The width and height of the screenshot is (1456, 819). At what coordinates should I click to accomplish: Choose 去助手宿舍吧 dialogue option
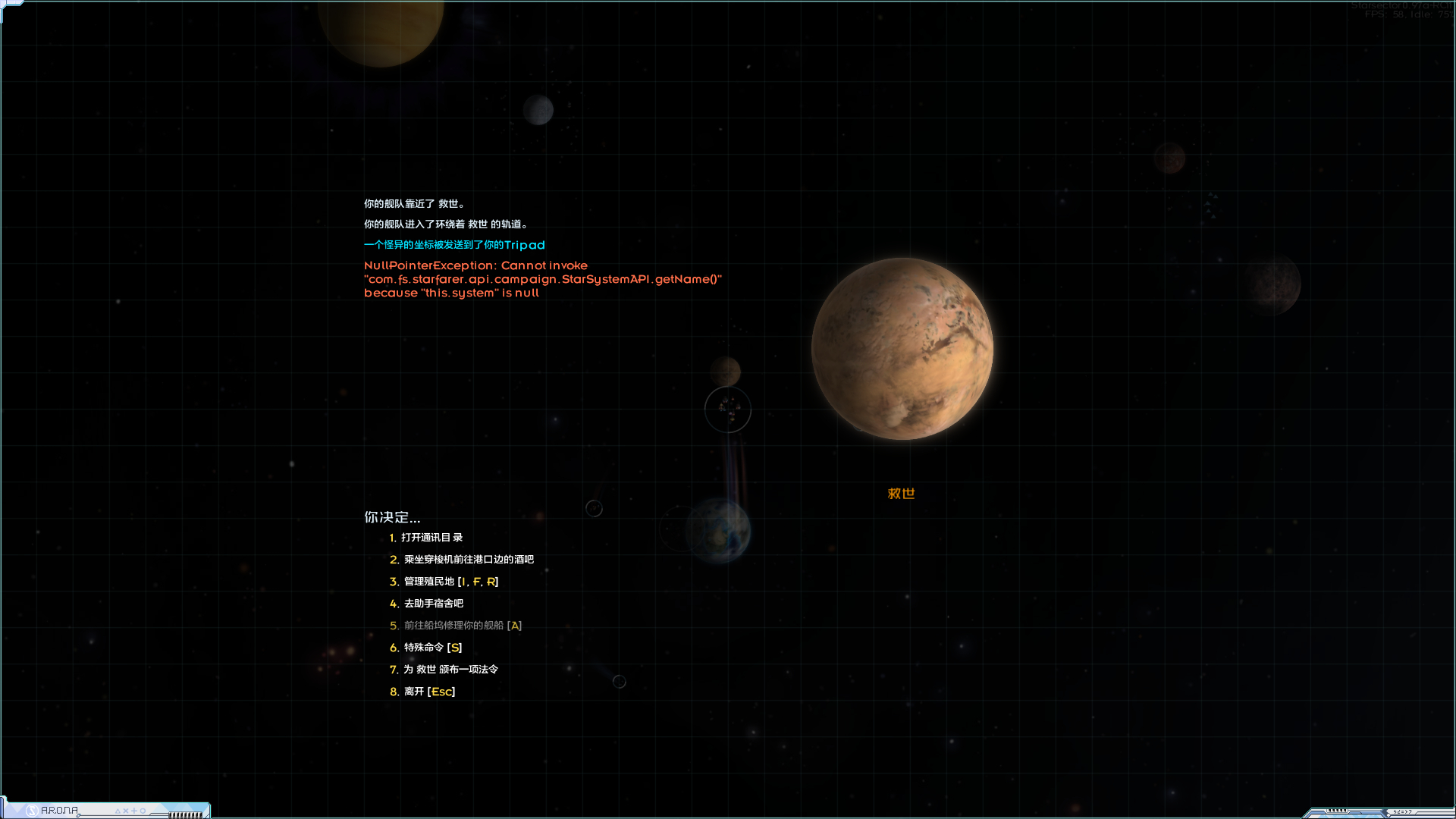(433, 604)
